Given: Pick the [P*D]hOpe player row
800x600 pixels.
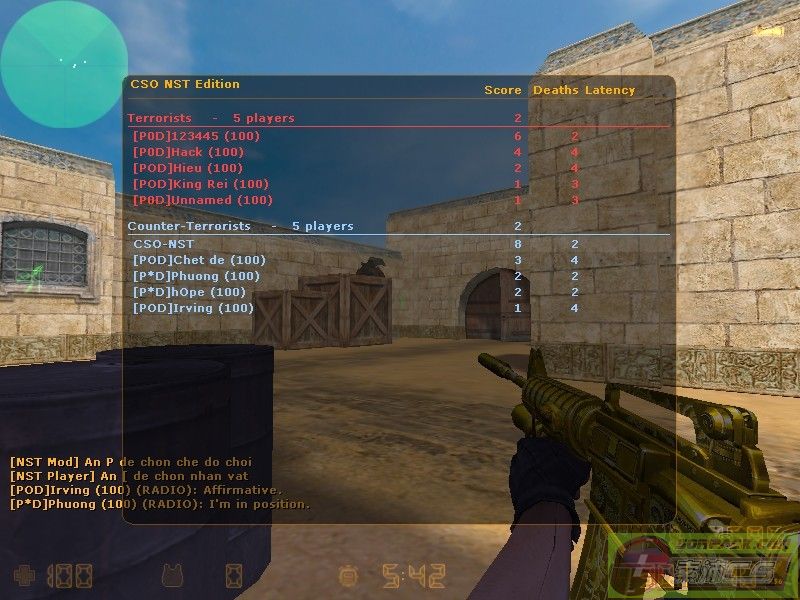Looking at the screenshot, I should 189,292.
